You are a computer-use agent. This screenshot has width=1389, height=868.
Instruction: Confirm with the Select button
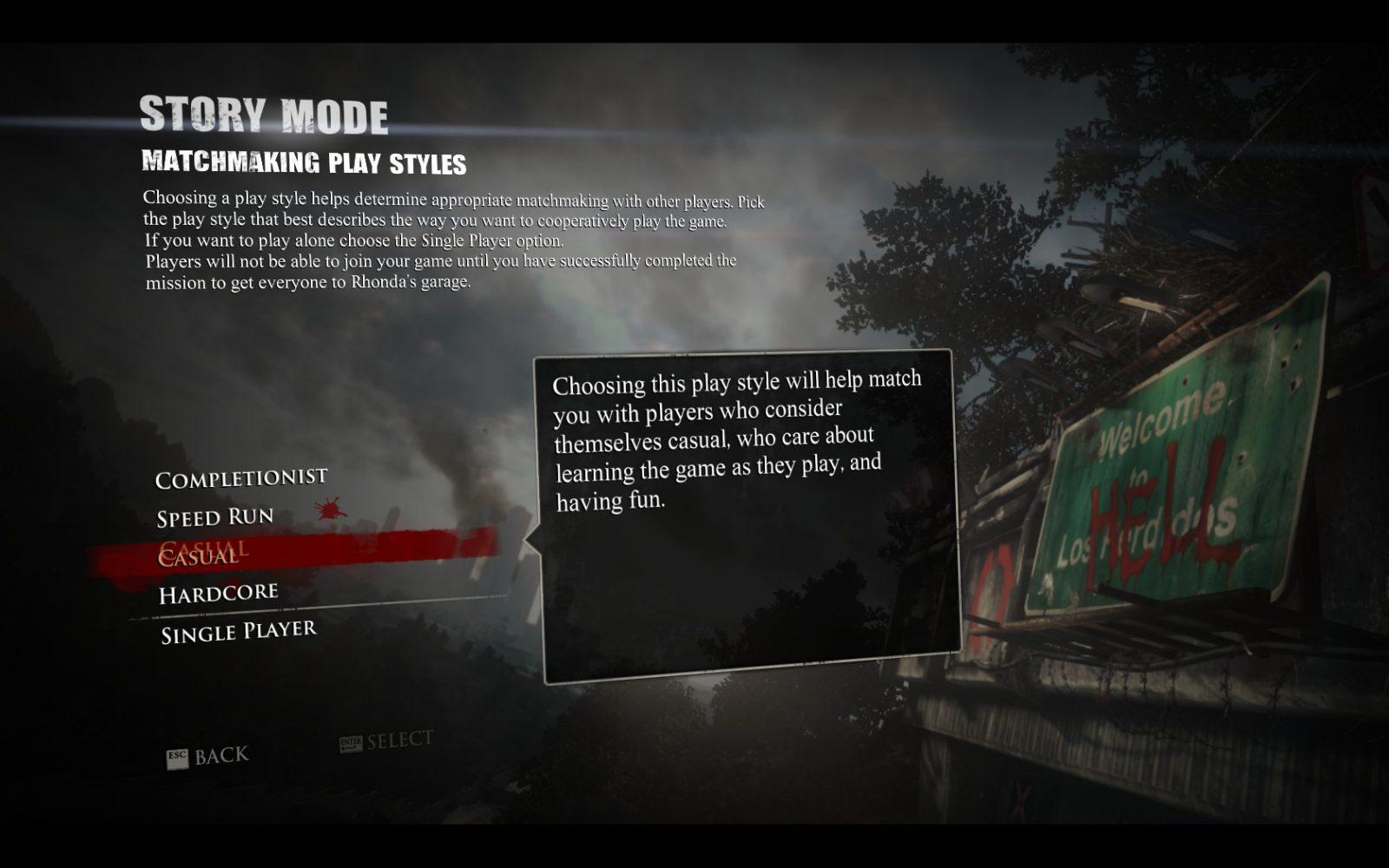coord(386,742)
